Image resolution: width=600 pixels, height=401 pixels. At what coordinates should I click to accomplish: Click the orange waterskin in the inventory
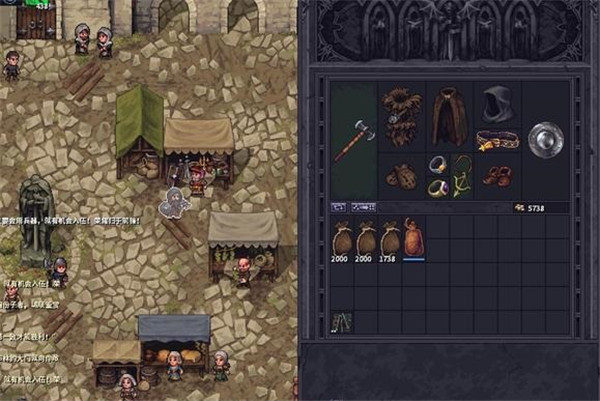414,237
